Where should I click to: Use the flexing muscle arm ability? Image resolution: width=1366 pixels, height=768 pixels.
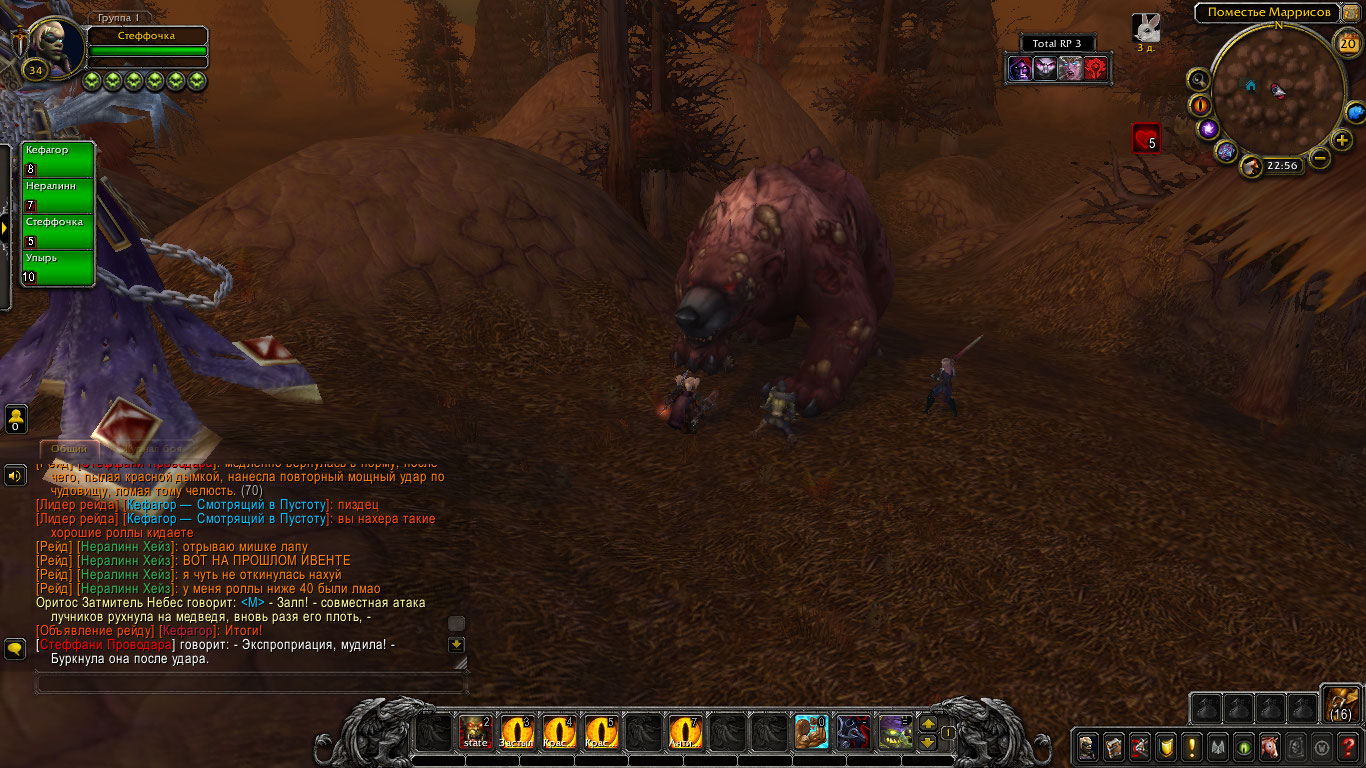811,732
